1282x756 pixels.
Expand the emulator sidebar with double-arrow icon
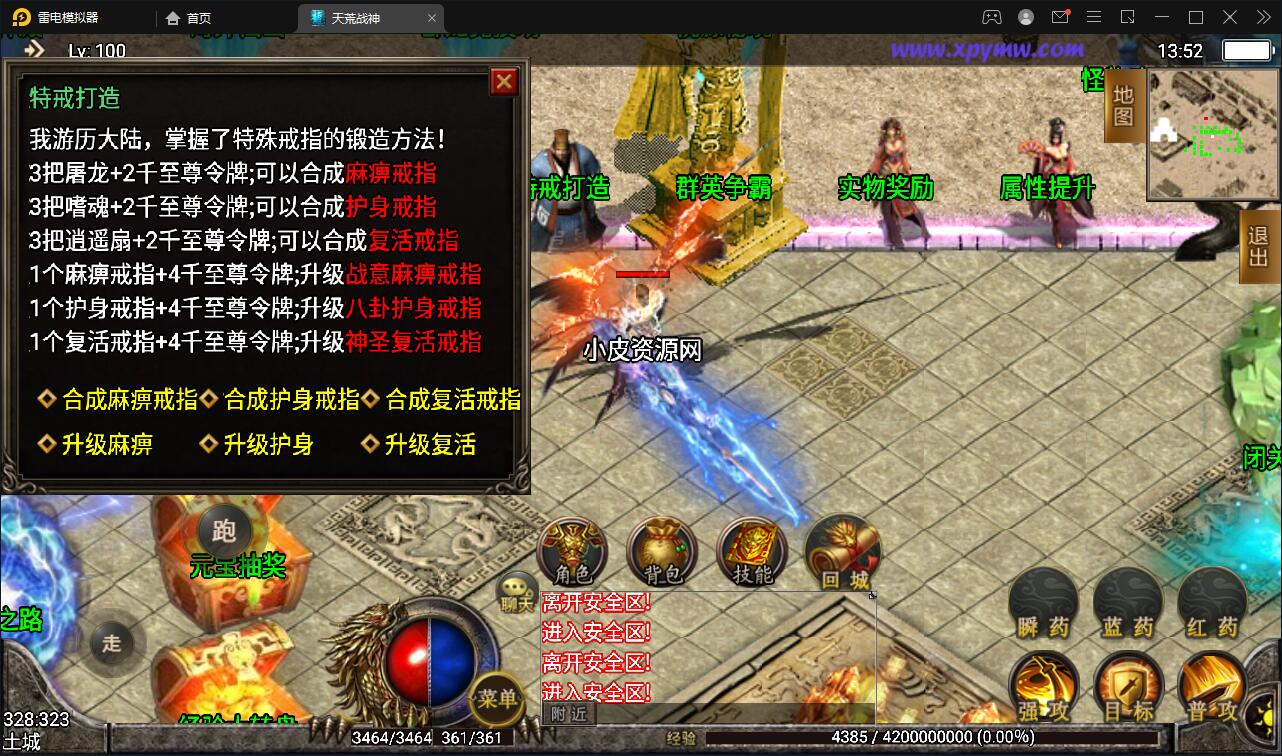click(1262, 16)
